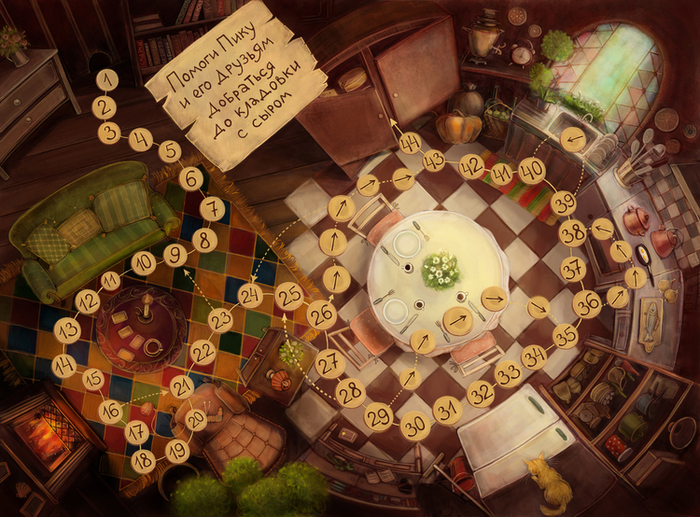Click board tile number 33
Screen dimensions: 700x517
508,375
